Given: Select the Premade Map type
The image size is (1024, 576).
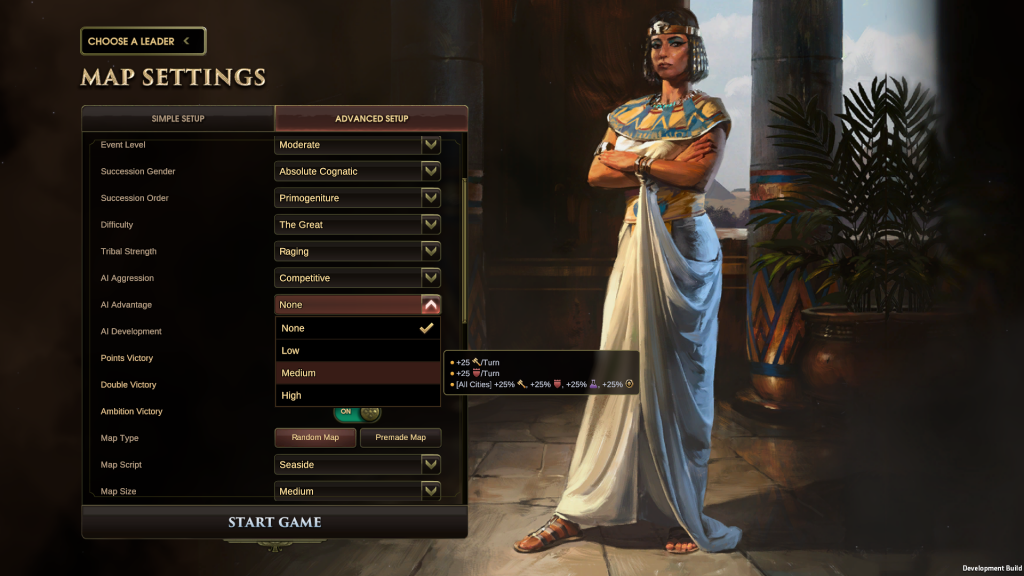Looking at the screenshot, I should (x=400, y=438).
